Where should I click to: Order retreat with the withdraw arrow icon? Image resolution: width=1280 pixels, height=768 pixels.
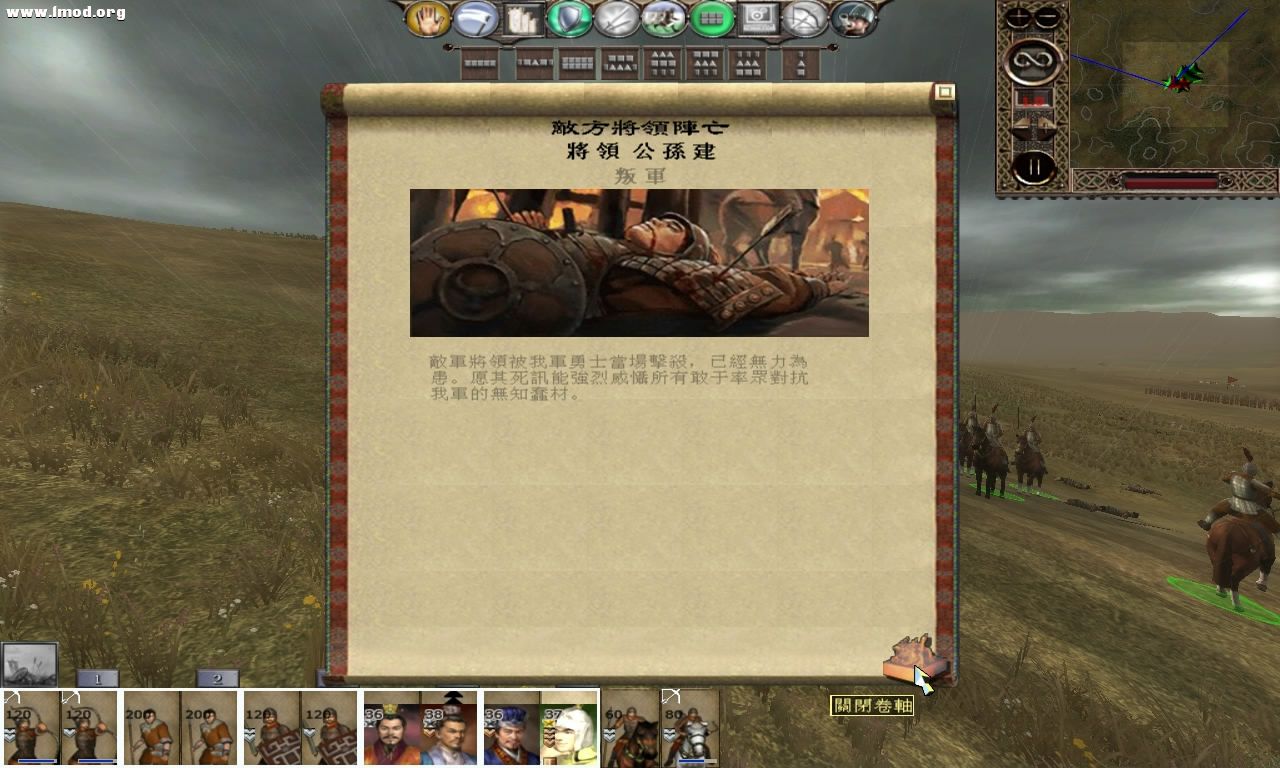tap(805, 17)
